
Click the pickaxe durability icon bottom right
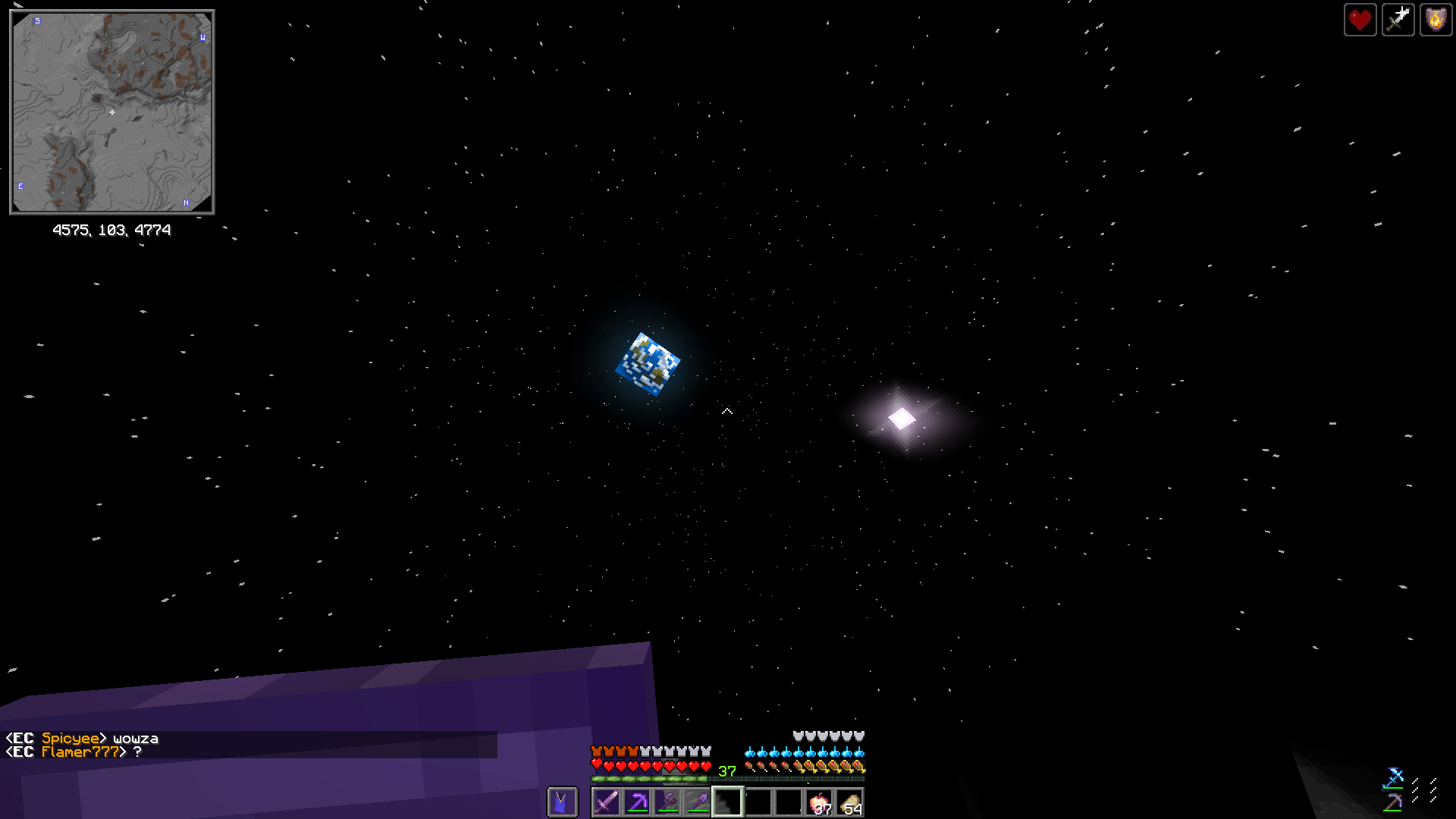point(1393,803)
